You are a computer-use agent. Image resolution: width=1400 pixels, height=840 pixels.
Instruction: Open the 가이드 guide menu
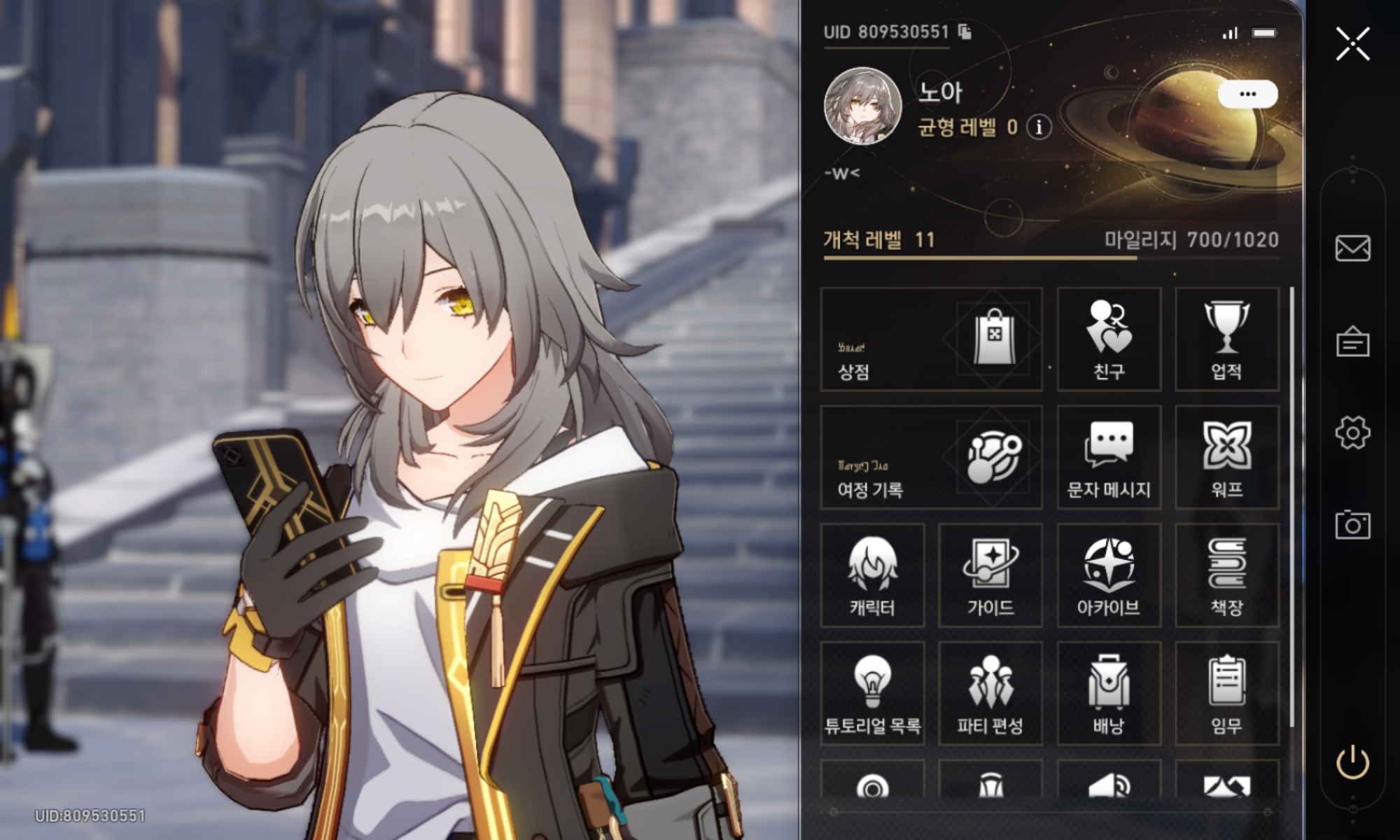[990, 575]
